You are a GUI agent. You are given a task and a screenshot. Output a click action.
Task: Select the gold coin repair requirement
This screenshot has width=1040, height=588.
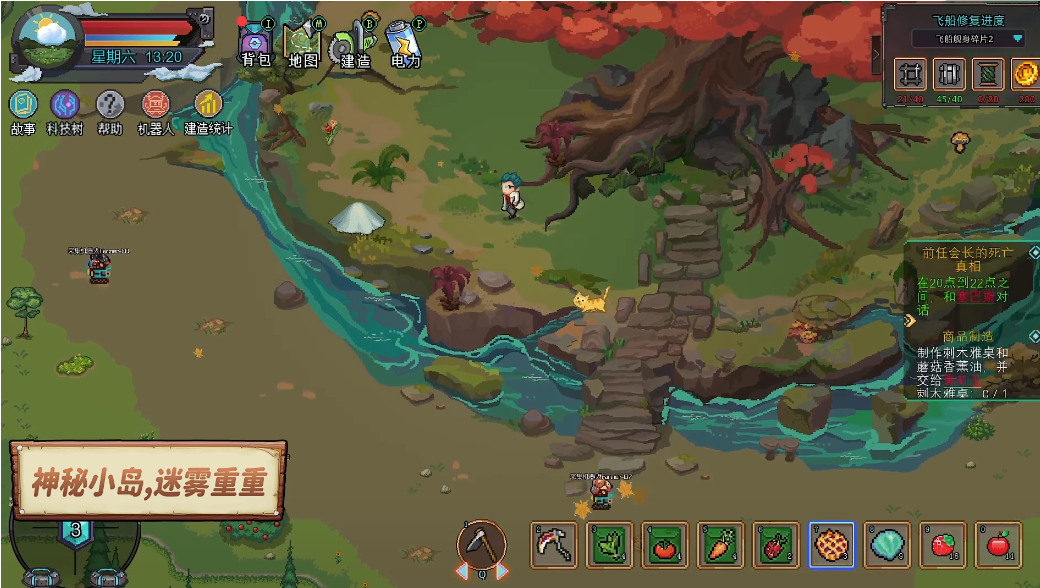coord(1026,73)
